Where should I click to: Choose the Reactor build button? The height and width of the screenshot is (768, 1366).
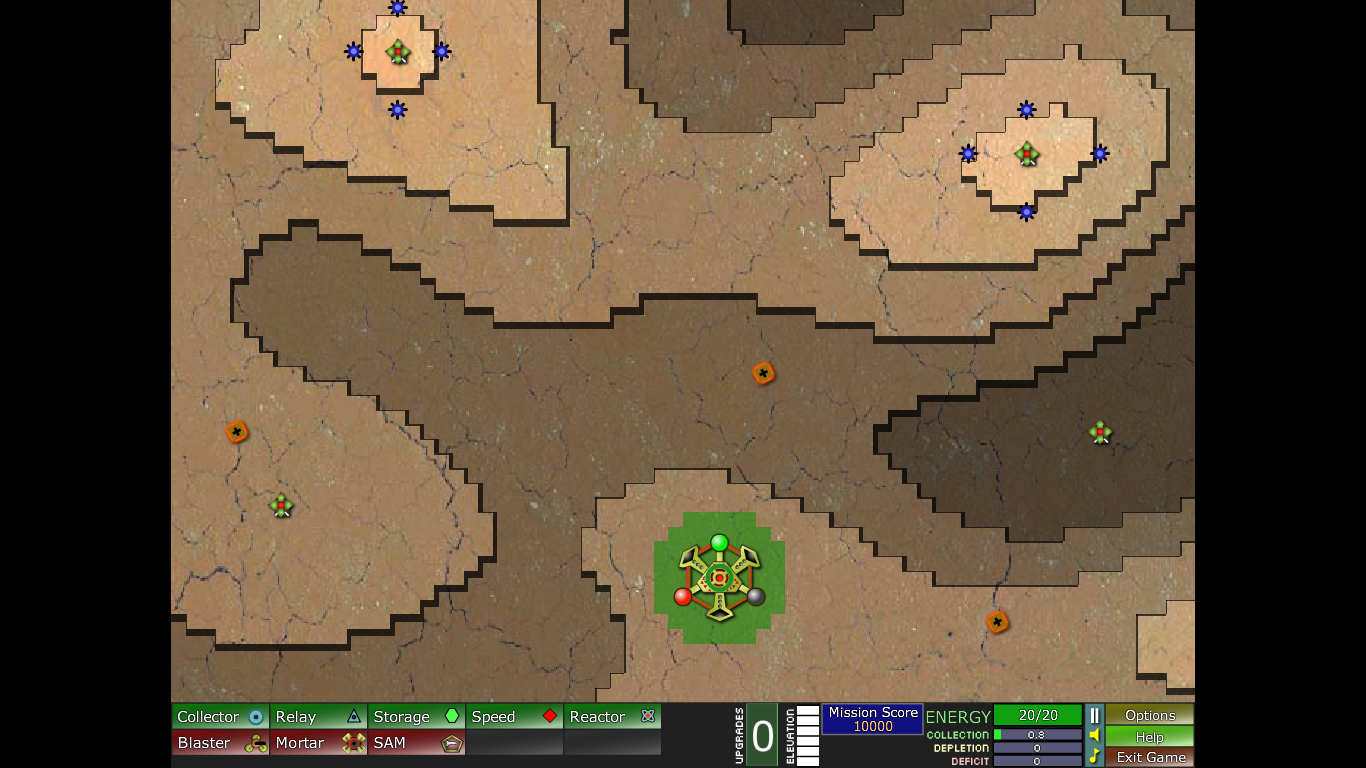612,716
